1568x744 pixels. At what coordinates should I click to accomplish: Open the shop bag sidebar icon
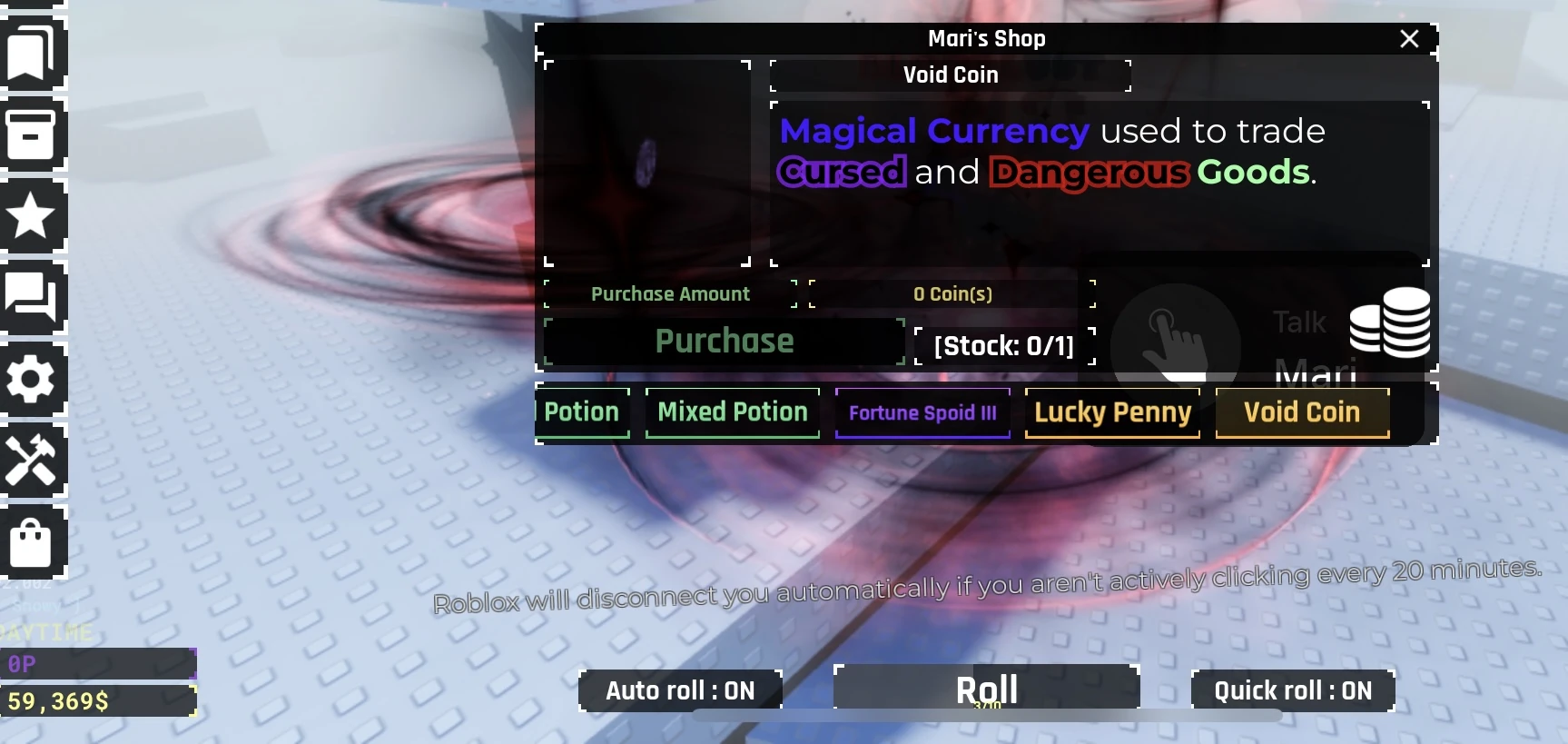click(34, 543)
